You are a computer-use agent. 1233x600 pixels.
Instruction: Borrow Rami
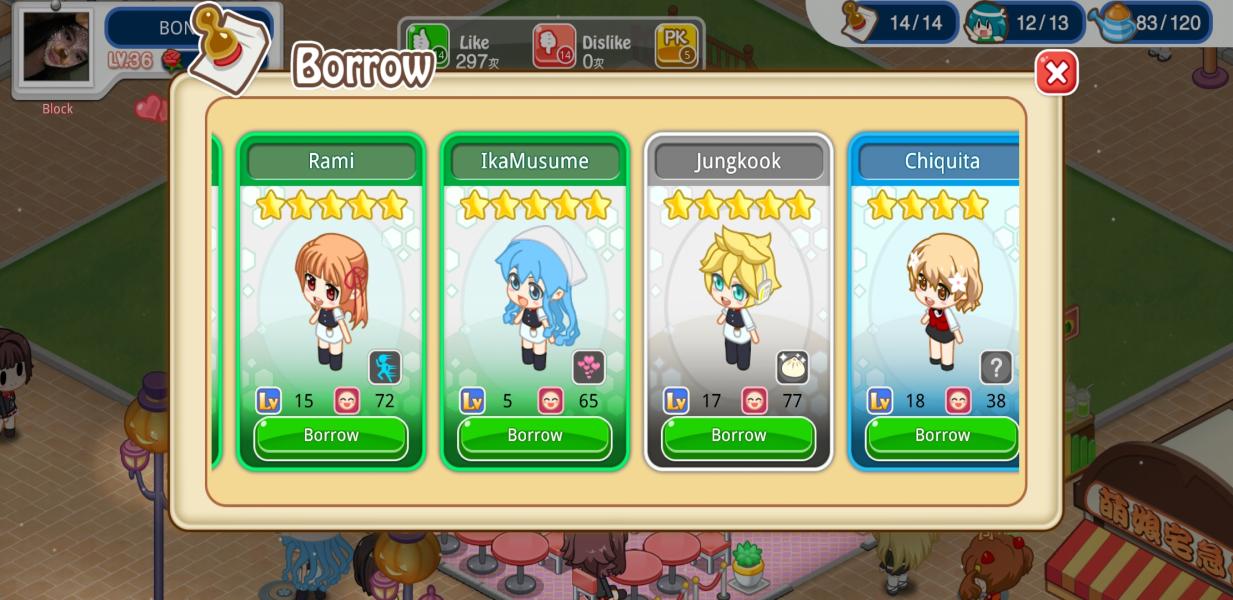[331, 436]
